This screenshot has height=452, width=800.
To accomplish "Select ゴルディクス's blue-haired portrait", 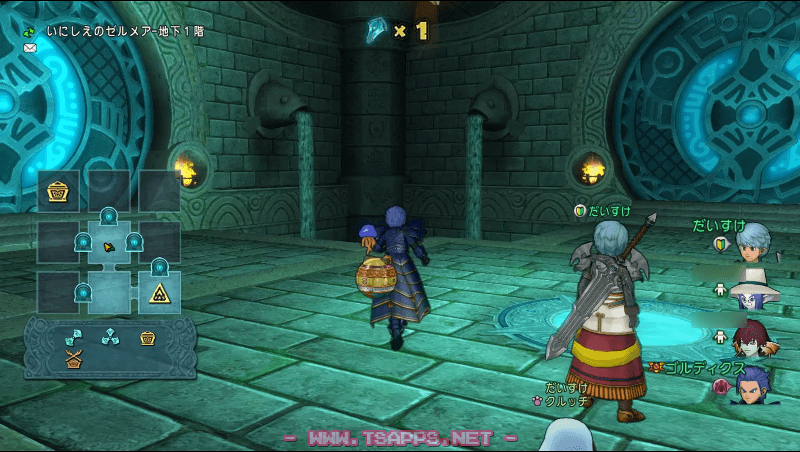I will tap(755, 385).
